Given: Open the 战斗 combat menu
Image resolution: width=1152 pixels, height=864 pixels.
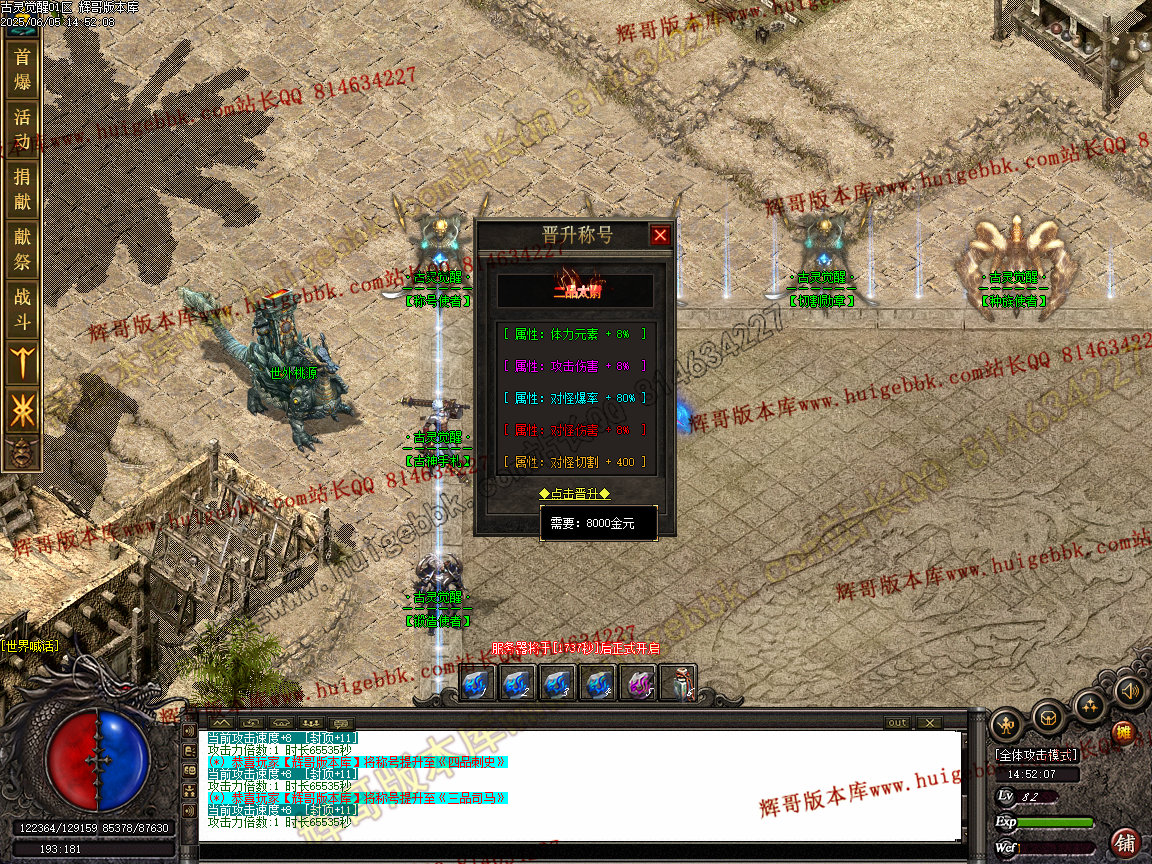Looking at the screenshot, I should point(22,308).
